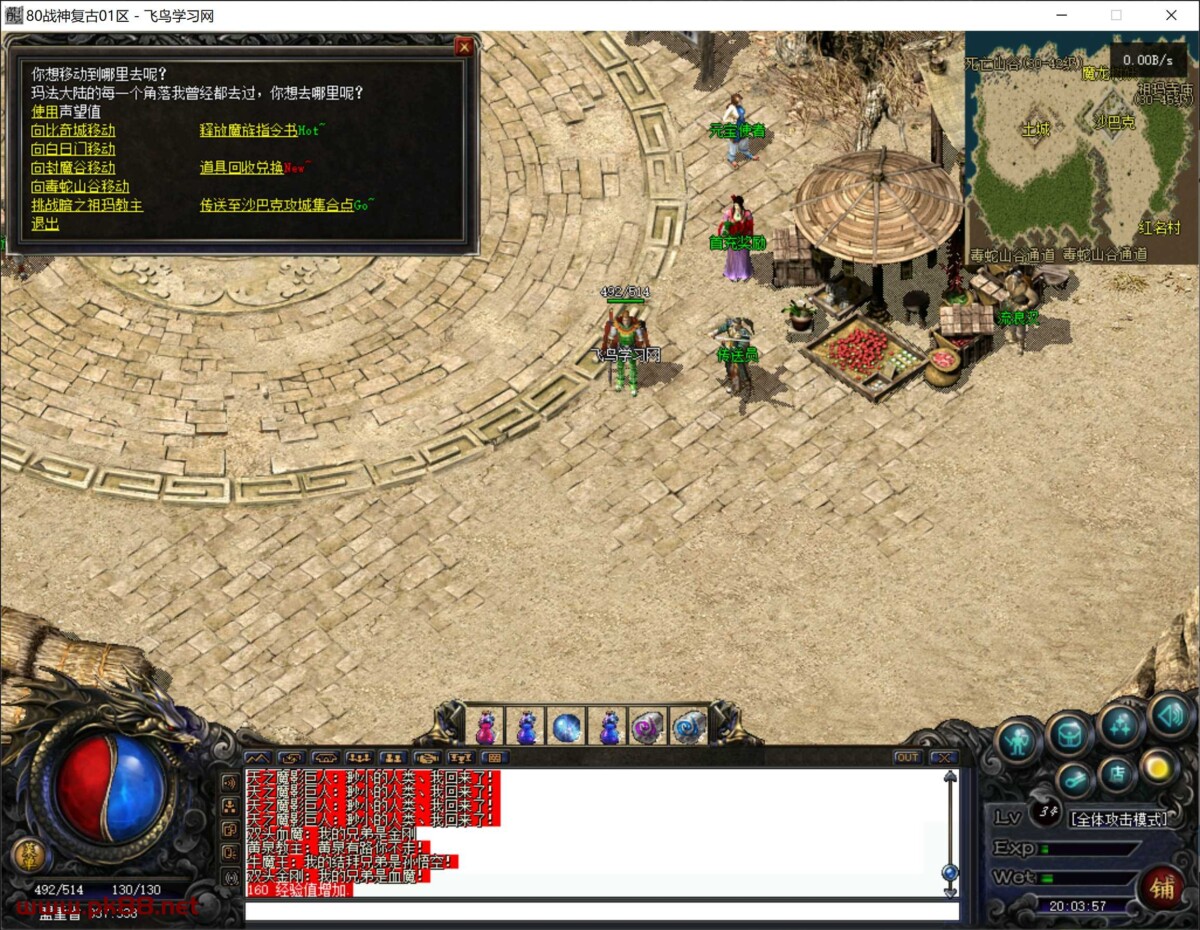
Task: Use the blue orb item in the hotbar
Action: pos(567,726)
